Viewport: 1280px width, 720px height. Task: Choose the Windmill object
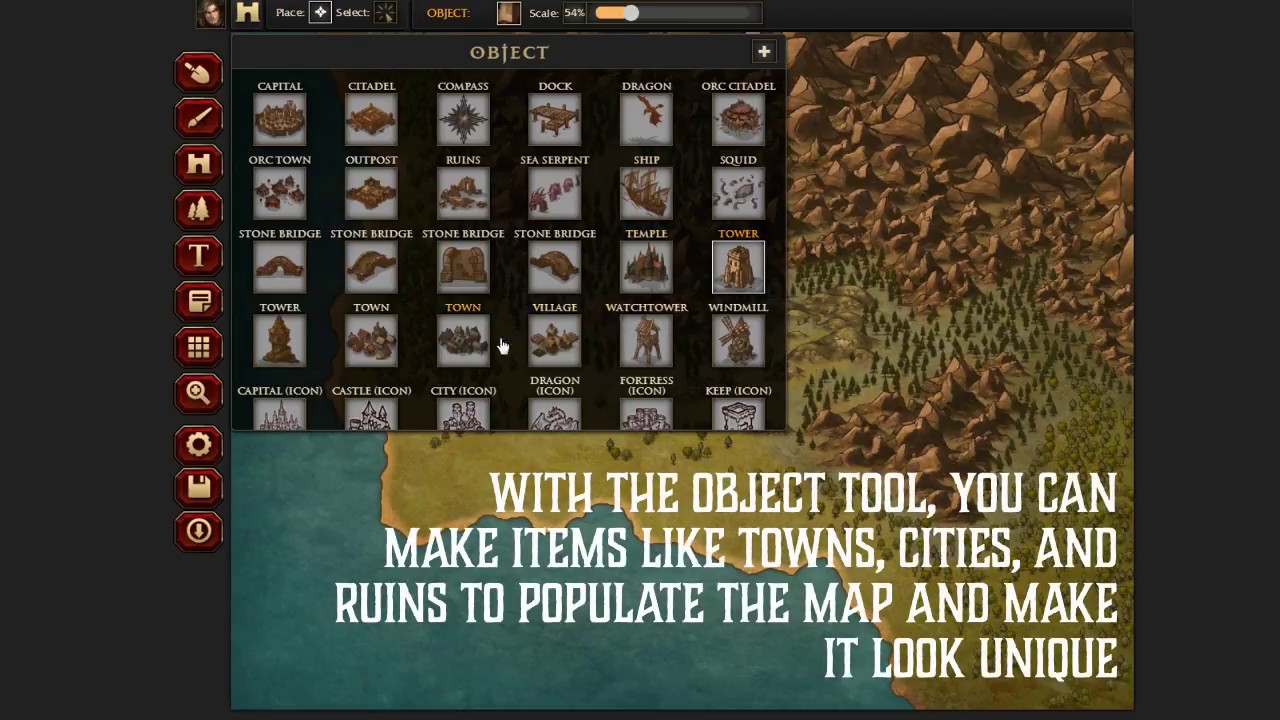pyautogui.click(x=738, y=340)
